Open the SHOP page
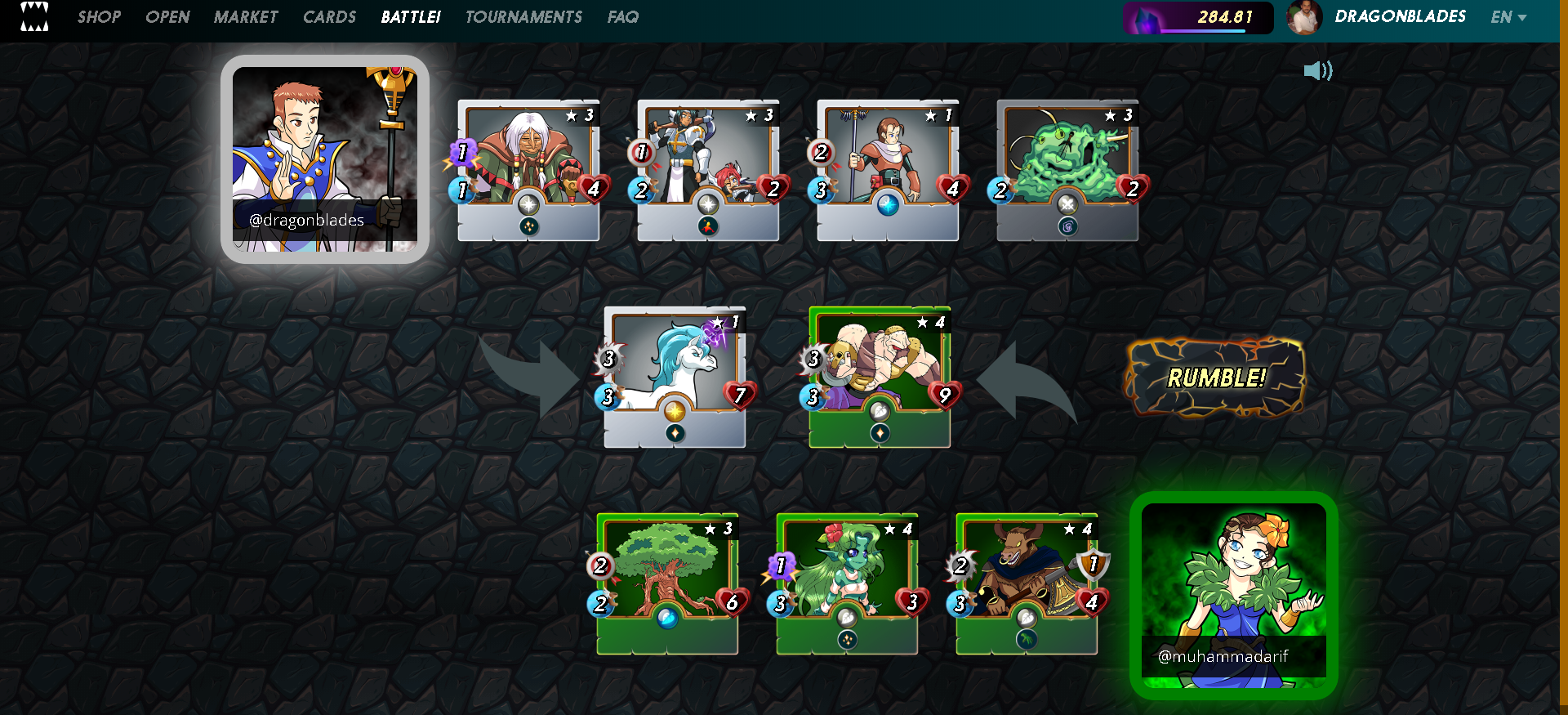 pos(99,17)
